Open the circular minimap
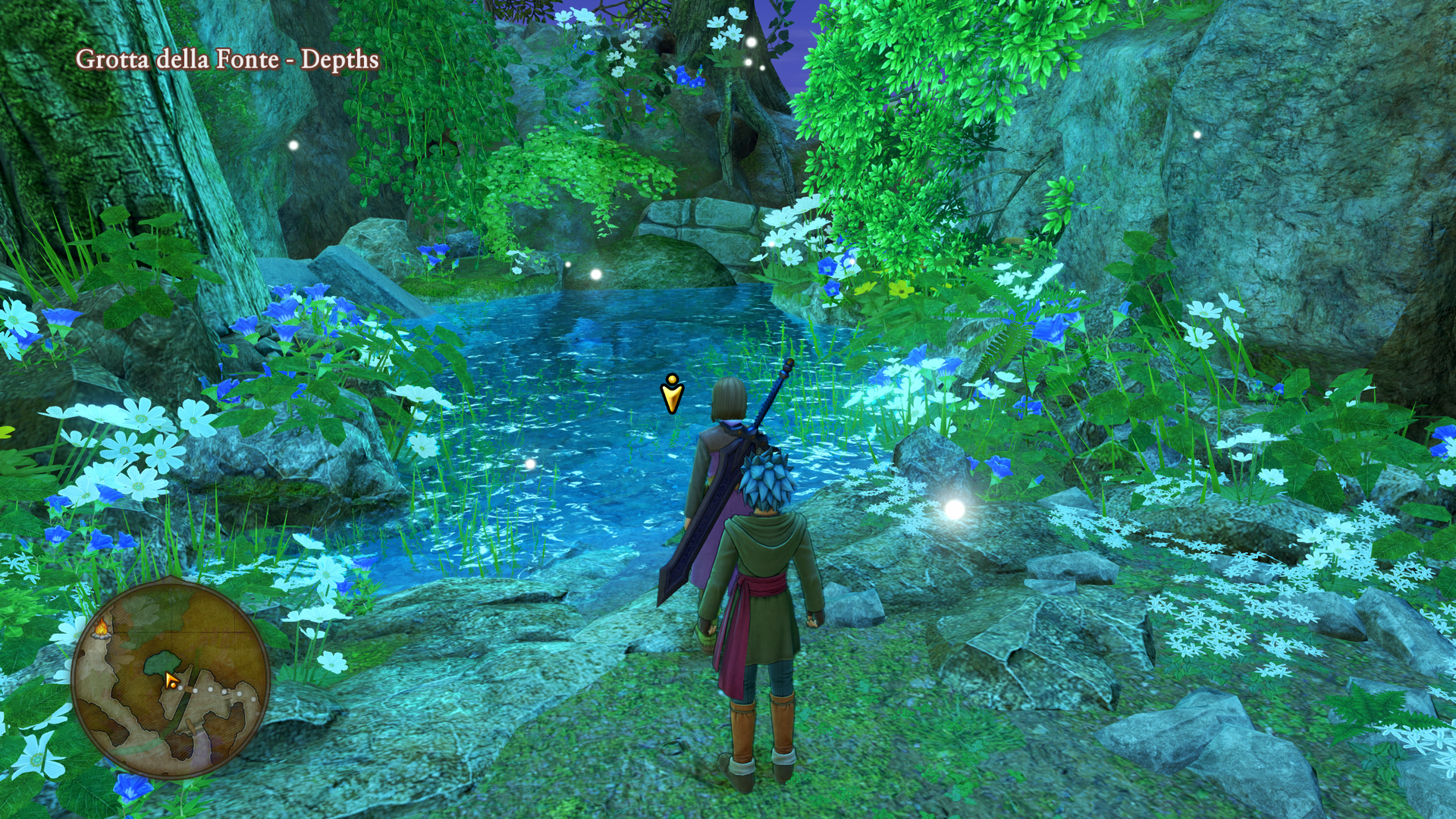 point(171,679)
